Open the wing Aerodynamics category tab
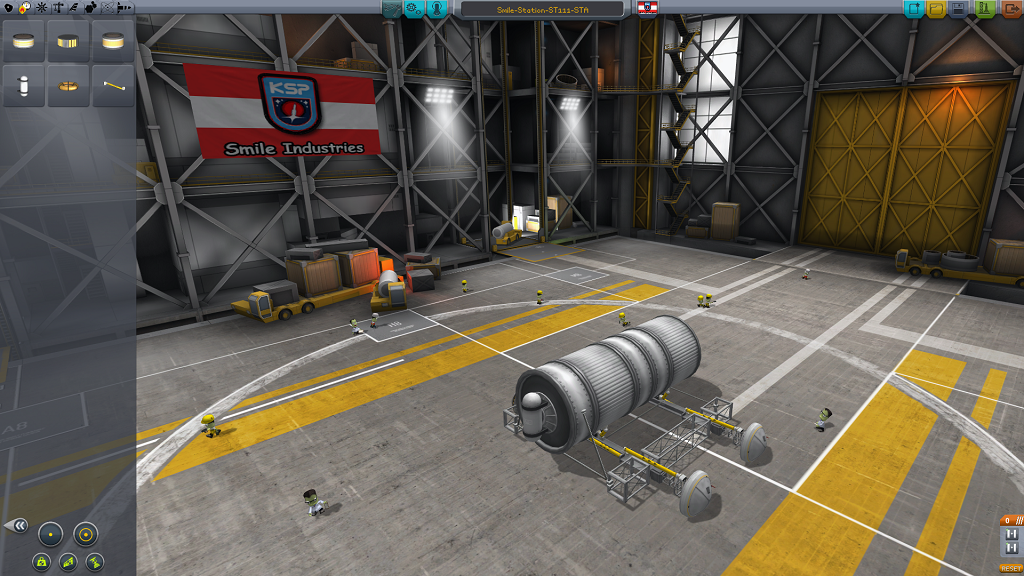Screen dimensions: 1024x576 coord(72,8)
